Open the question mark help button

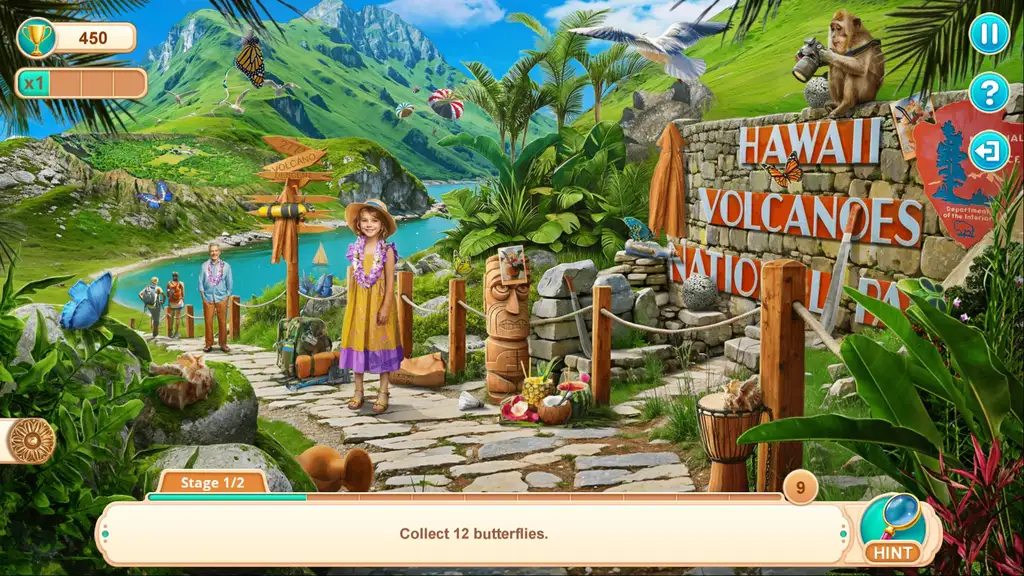coord(988,92)
